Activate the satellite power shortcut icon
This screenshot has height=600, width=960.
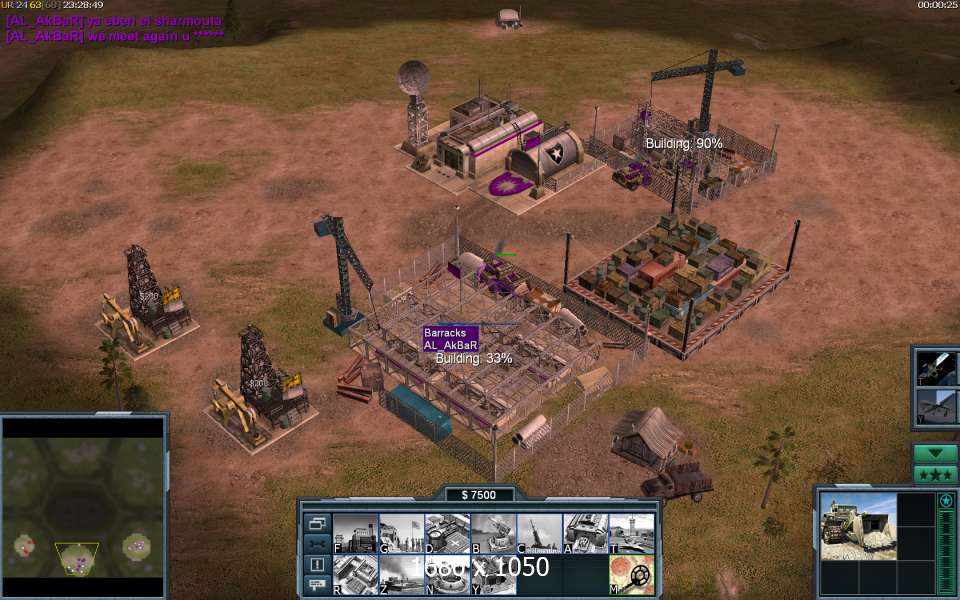pyautogui.click(x=938, y=367)
